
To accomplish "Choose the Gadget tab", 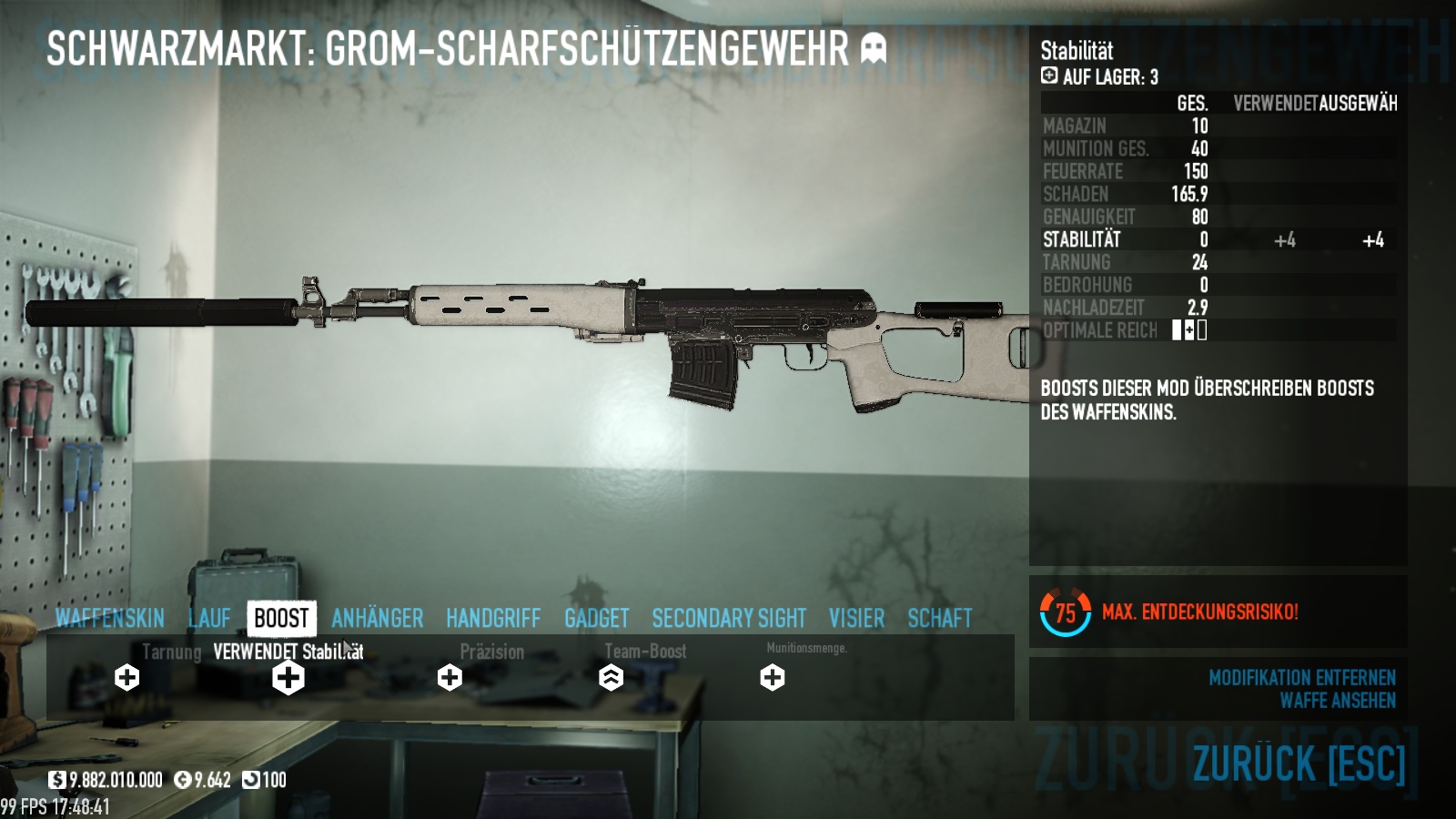I will click(x=596, y=619).
